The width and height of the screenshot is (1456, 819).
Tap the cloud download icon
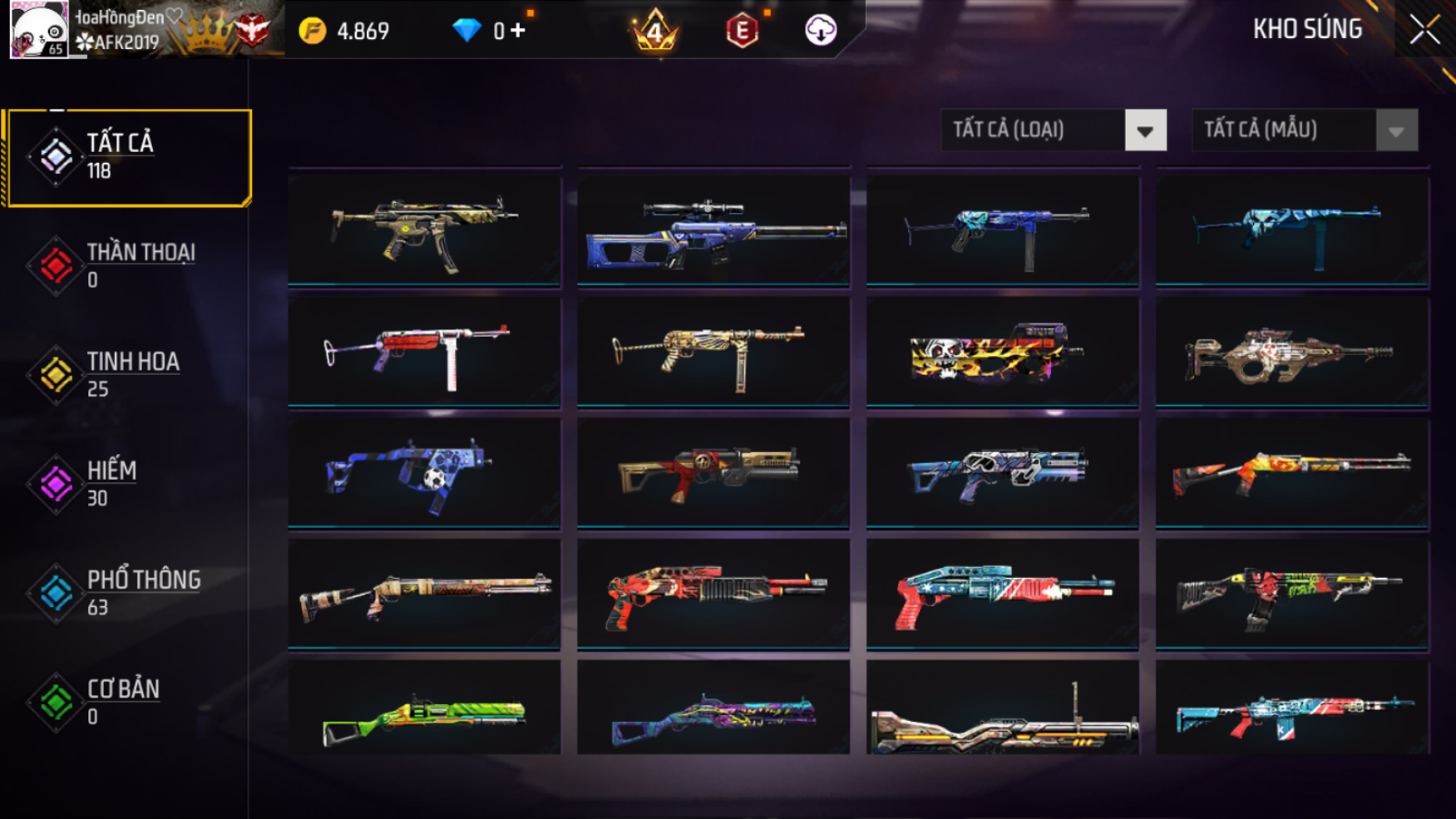point(821,31)
